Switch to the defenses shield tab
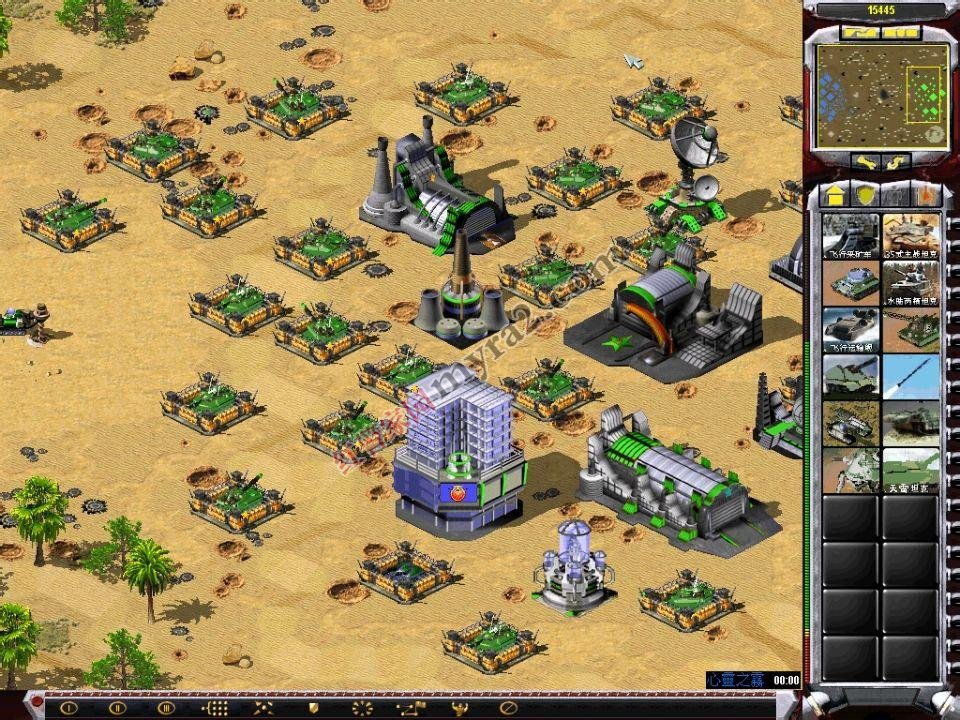 pos(865,194)
